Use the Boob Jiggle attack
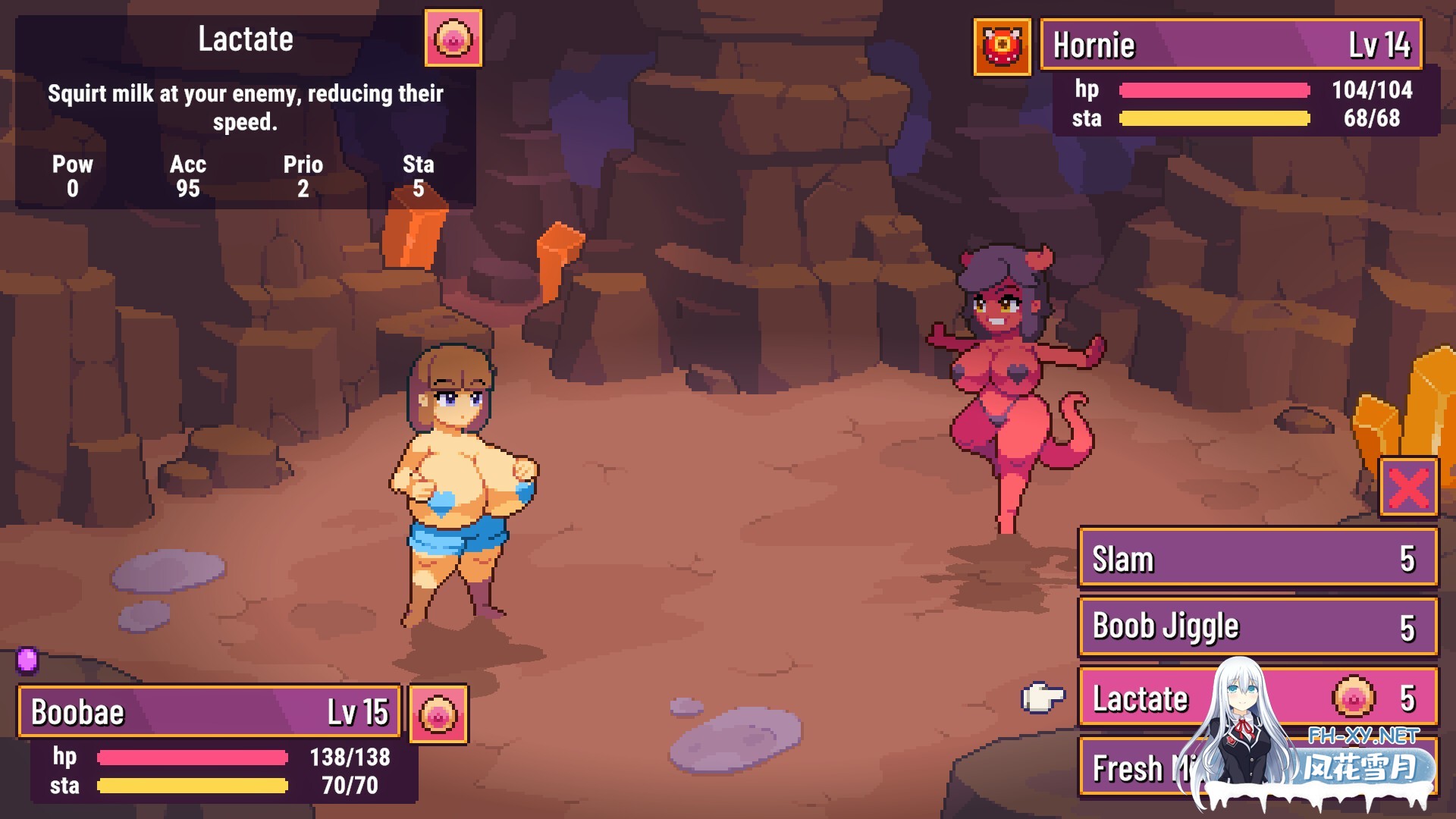Screen dimensions: 1456x819 point(1258,626)
